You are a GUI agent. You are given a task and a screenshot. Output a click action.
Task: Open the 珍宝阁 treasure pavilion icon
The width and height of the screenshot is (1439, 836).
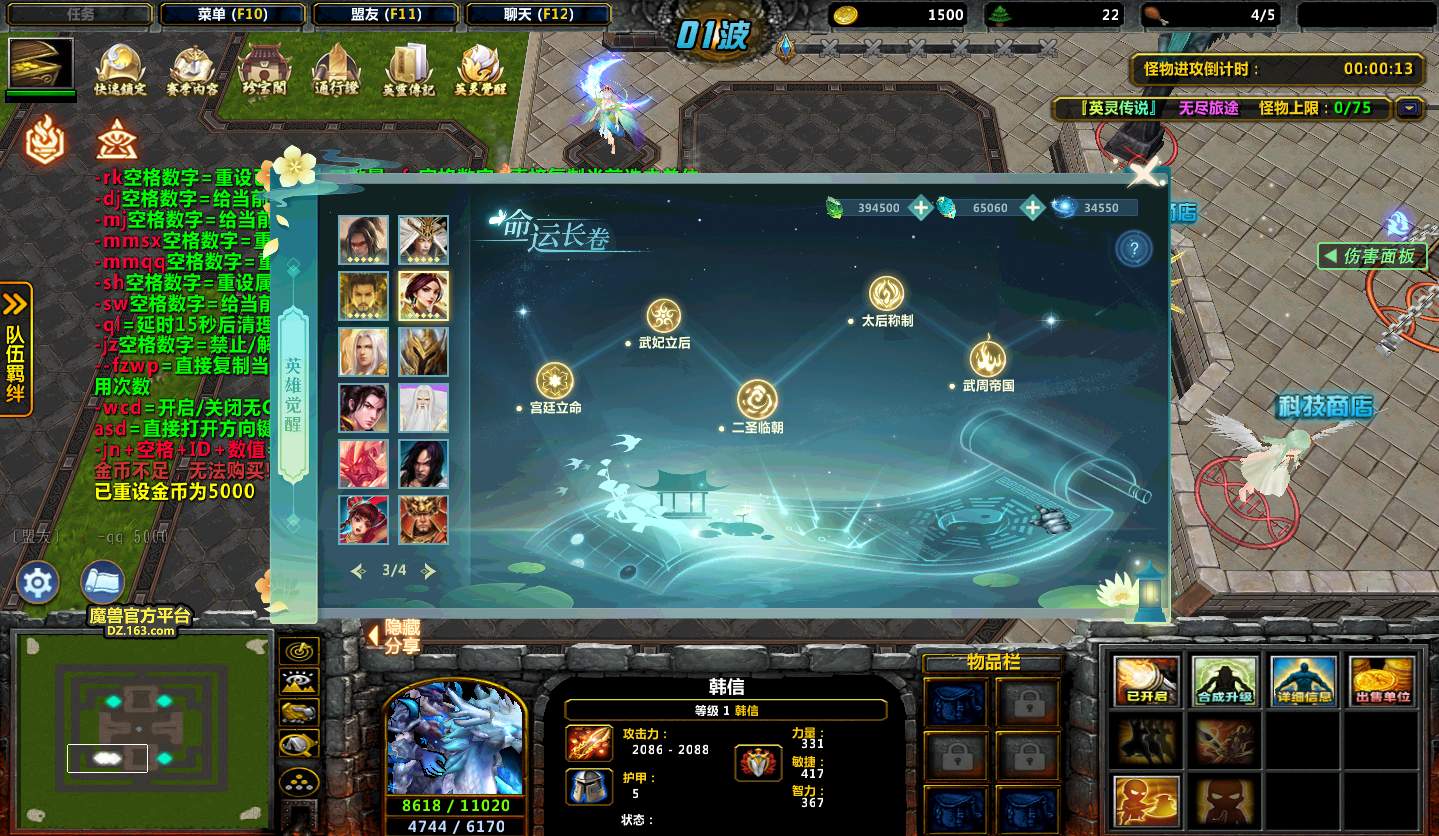(x=264, y=70)
